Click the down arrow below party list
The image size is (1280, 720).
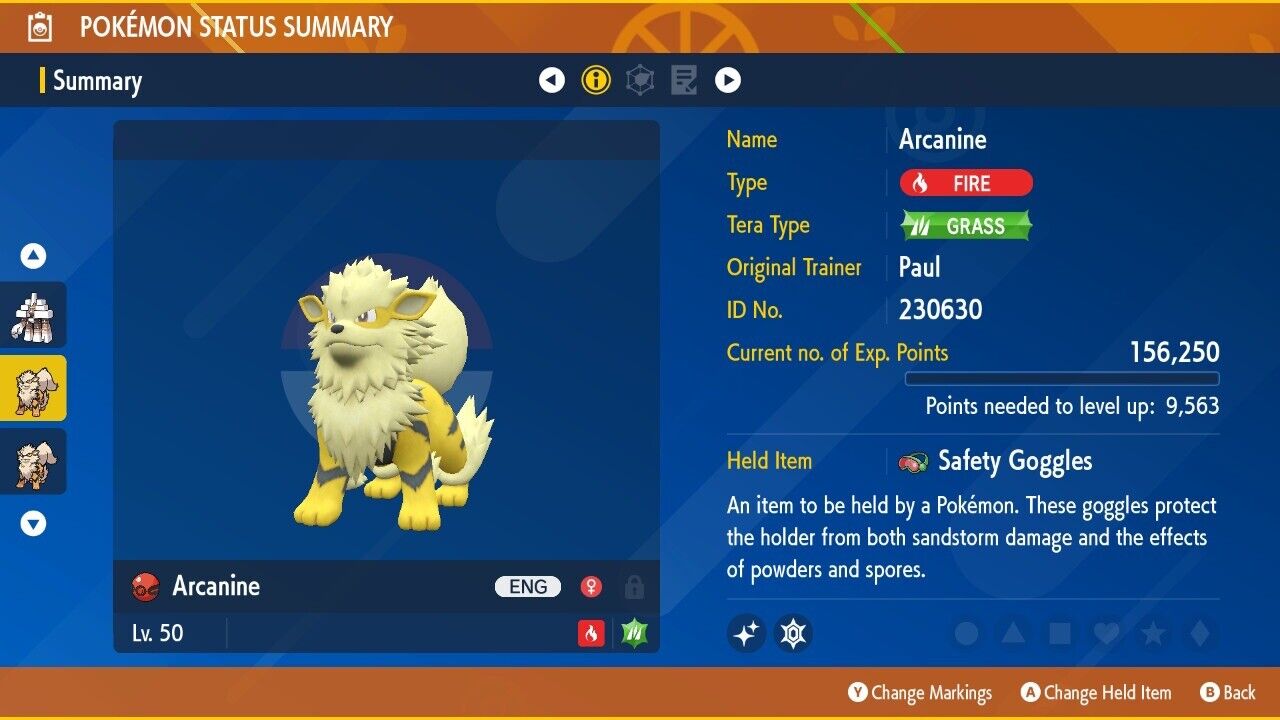point(34,523)
